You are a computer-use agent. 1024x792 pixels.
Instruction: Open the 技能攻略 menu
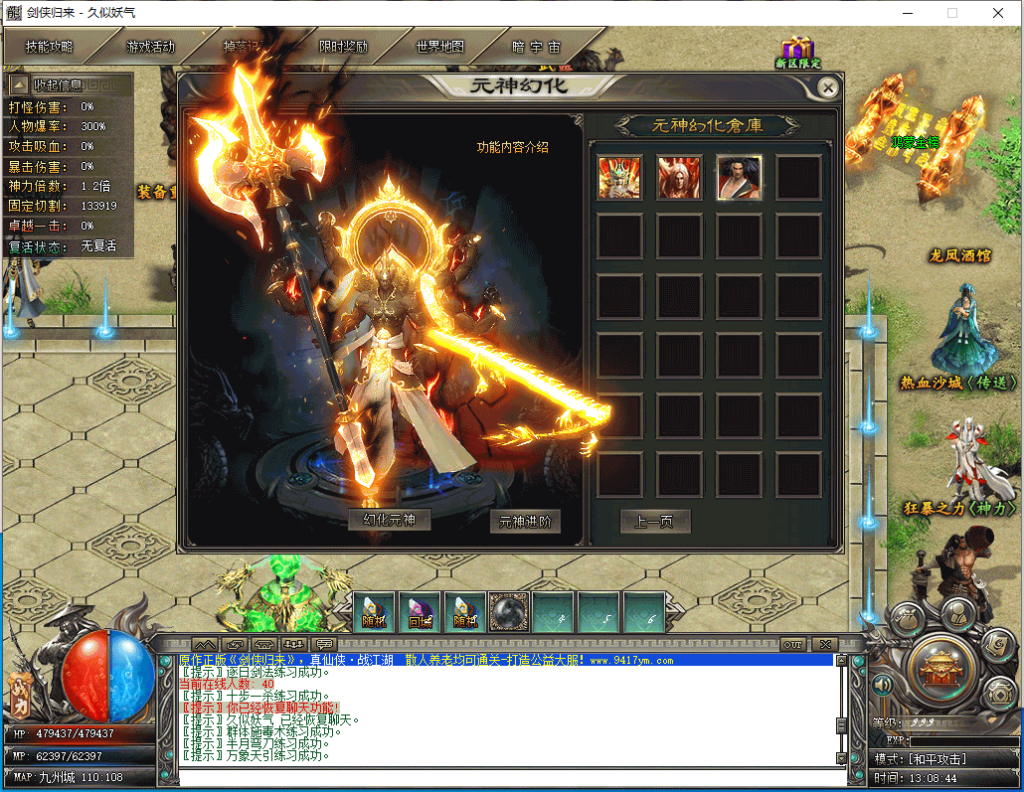pyautogui.click(x=50, y=47)
